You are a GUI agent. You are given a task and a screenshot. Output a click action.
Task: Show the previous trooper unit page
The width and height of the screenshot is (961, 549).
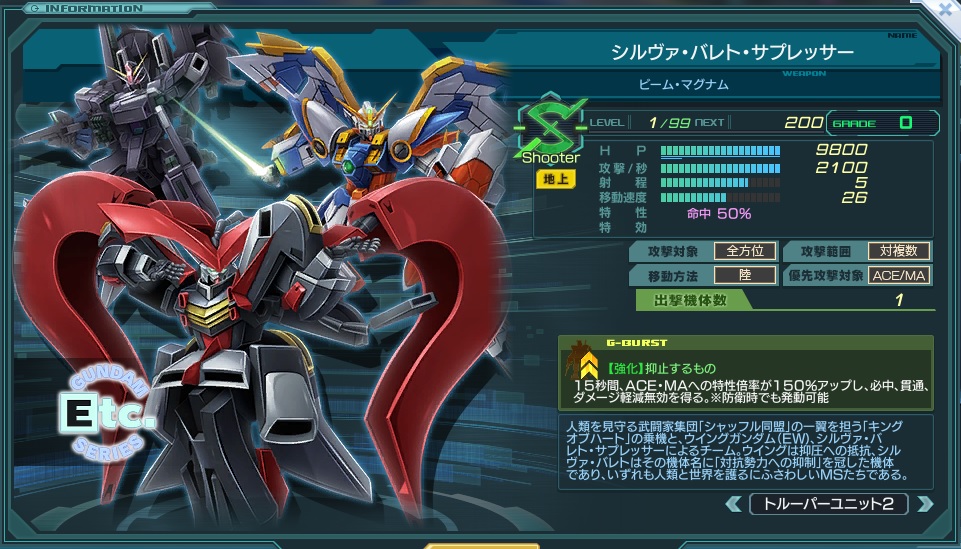pos(734,503)
